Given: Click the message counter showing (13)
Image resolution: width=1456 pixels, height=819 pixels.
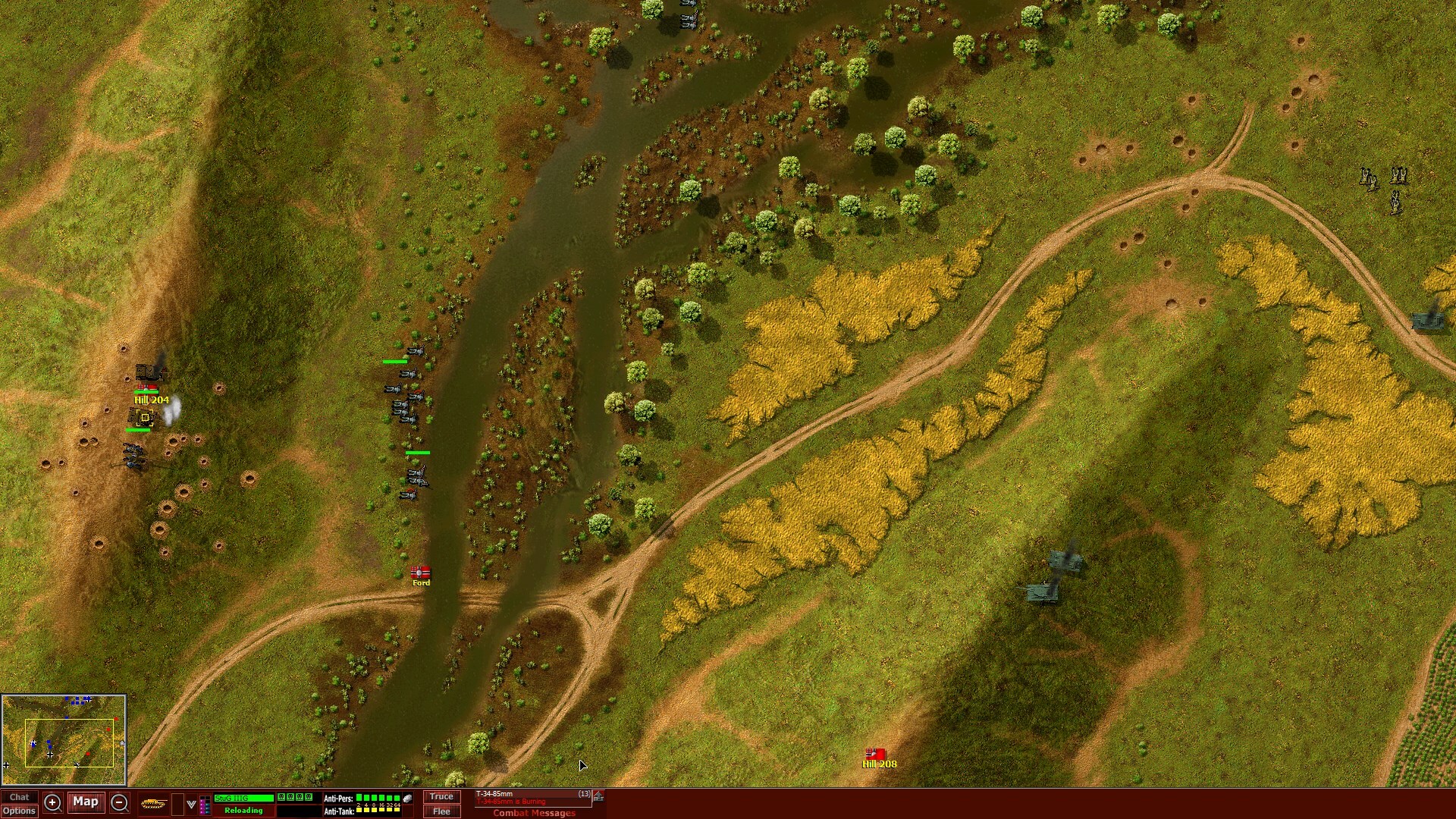Looking at the screenshot, I should 584,794.
